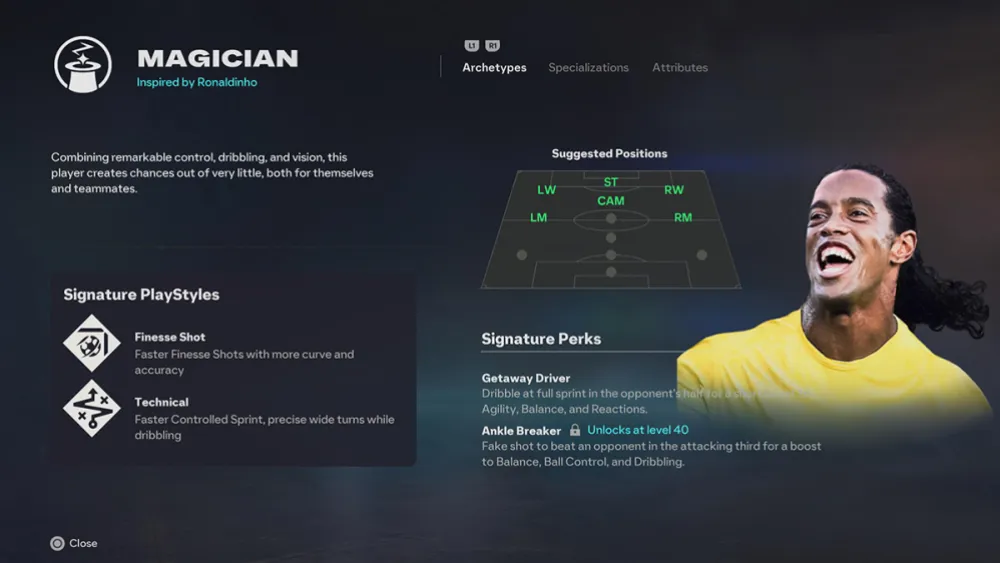
Task: Pick the RW position marker
Action: coord(674,190)
